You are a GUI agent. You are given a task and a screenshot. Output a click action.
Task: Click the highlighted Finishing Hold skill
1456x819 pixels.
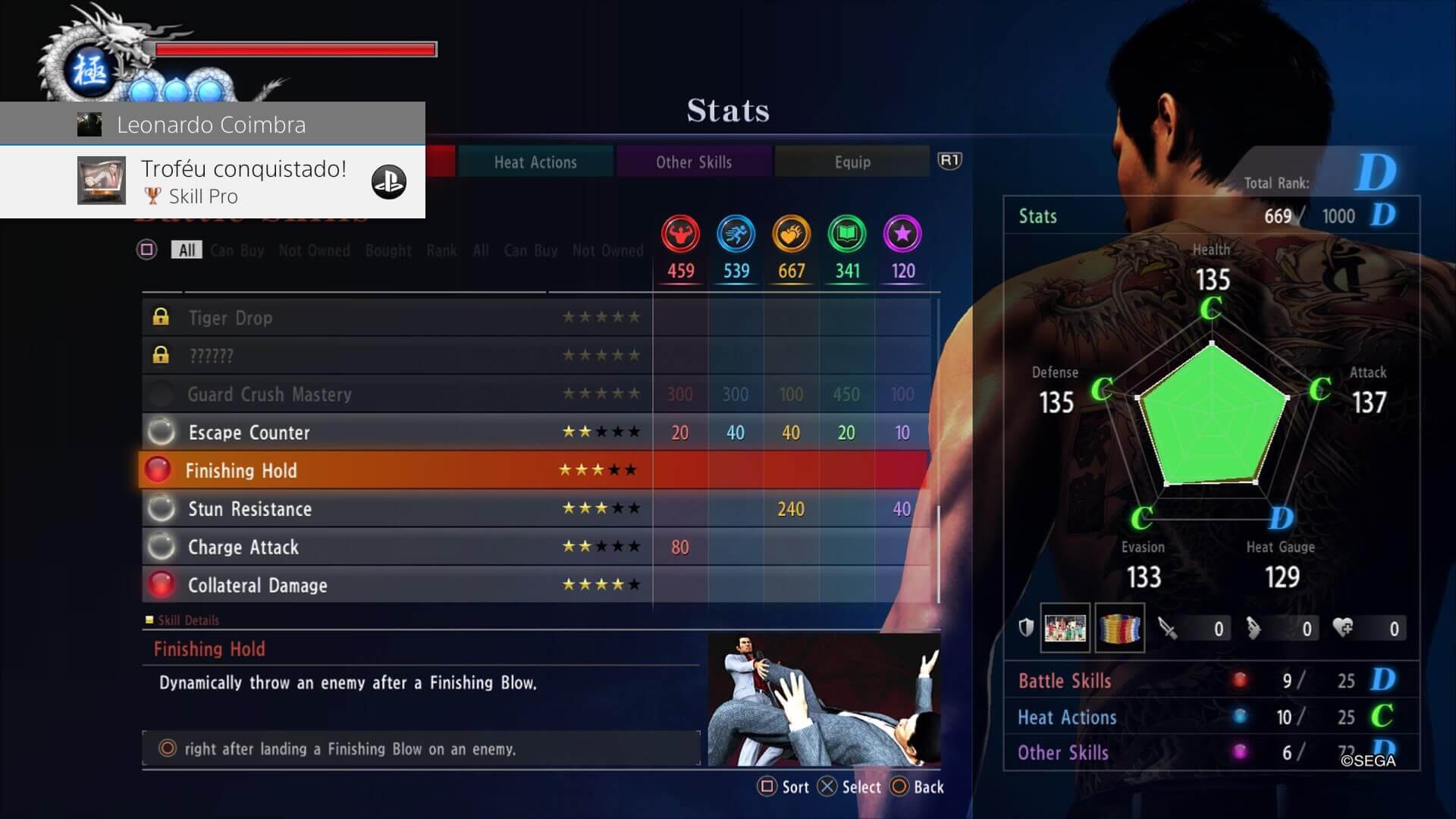[x=394, y=470]
